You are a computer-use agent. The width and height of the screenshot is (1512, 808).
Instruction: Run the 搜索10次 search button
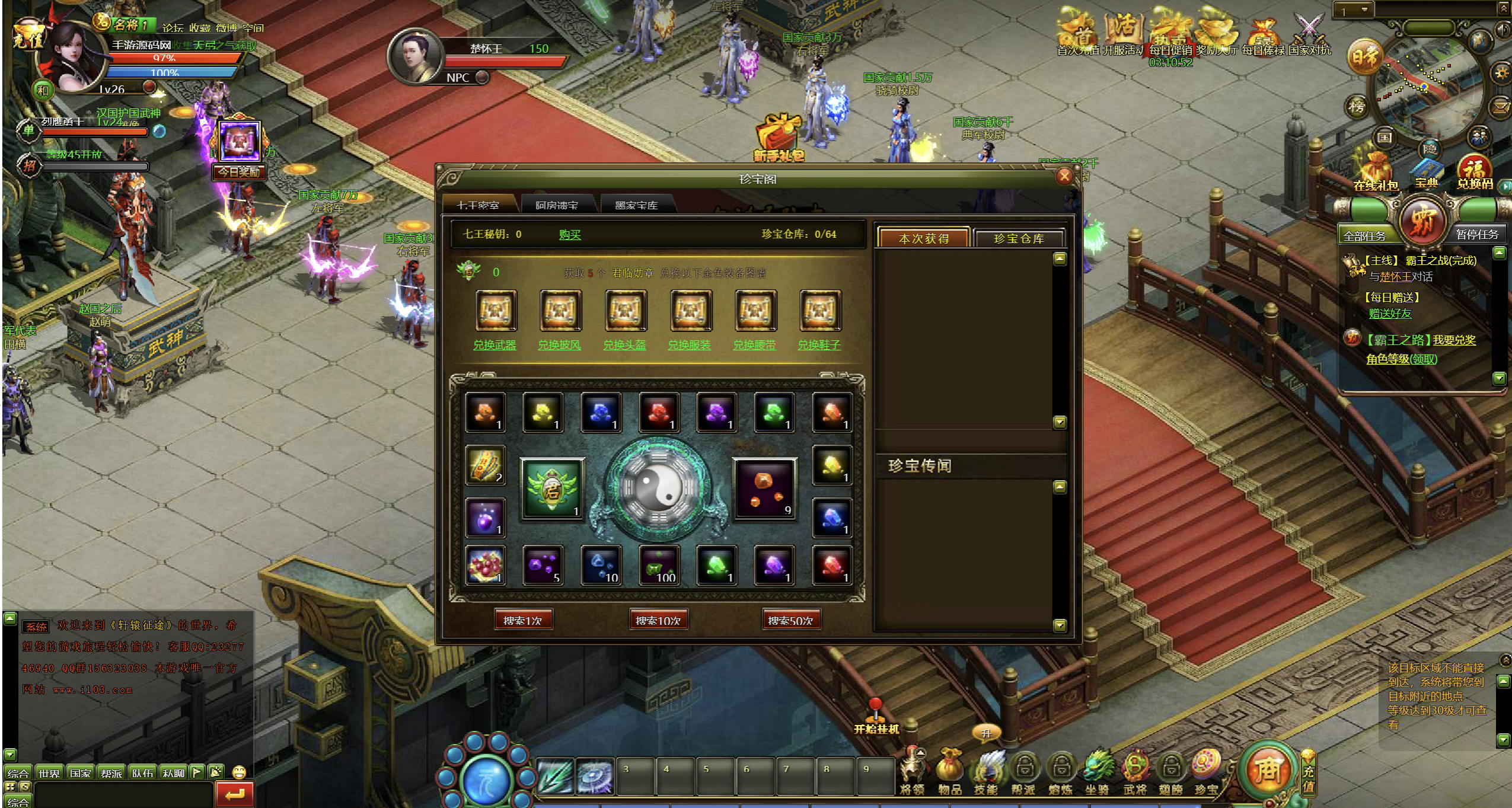click(658, 621)
